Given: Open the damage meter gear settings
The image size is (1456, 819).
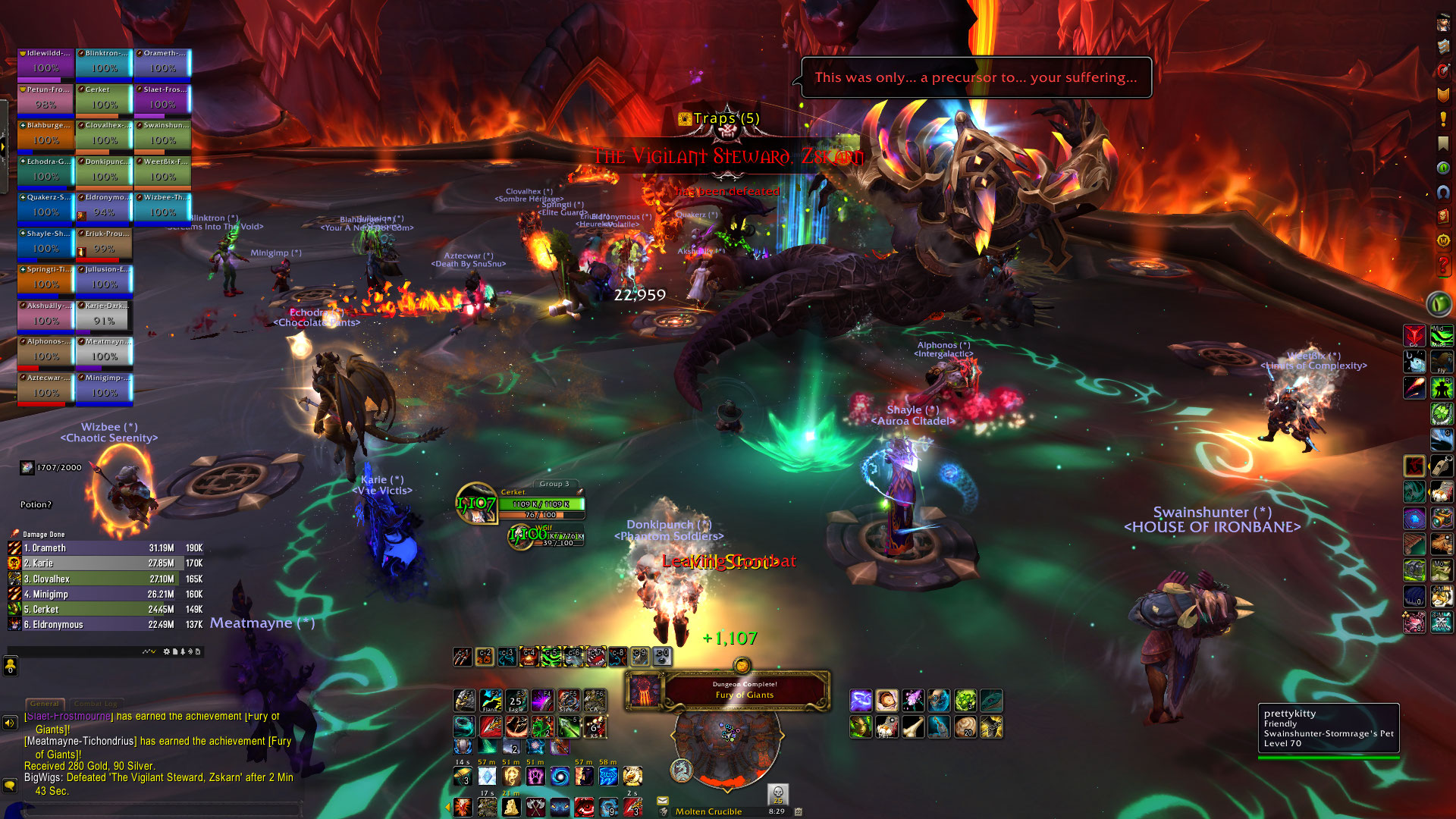Looking at the screenshot, I should [167, 651].
